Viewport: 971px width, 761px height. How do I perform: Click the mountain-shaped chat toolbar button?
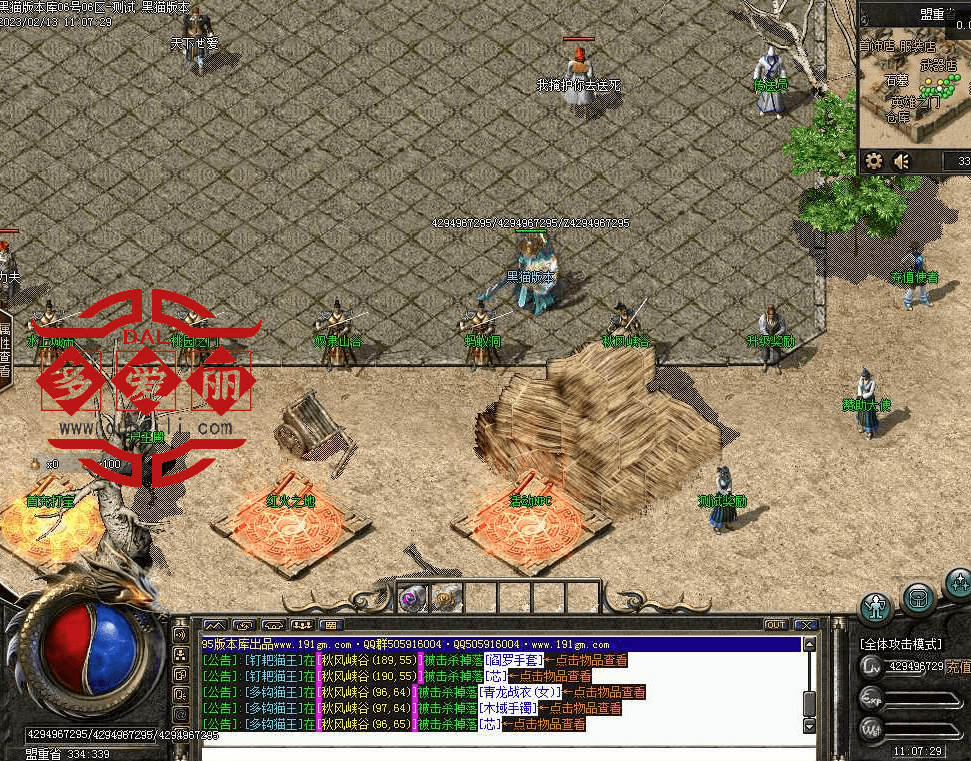215,625
